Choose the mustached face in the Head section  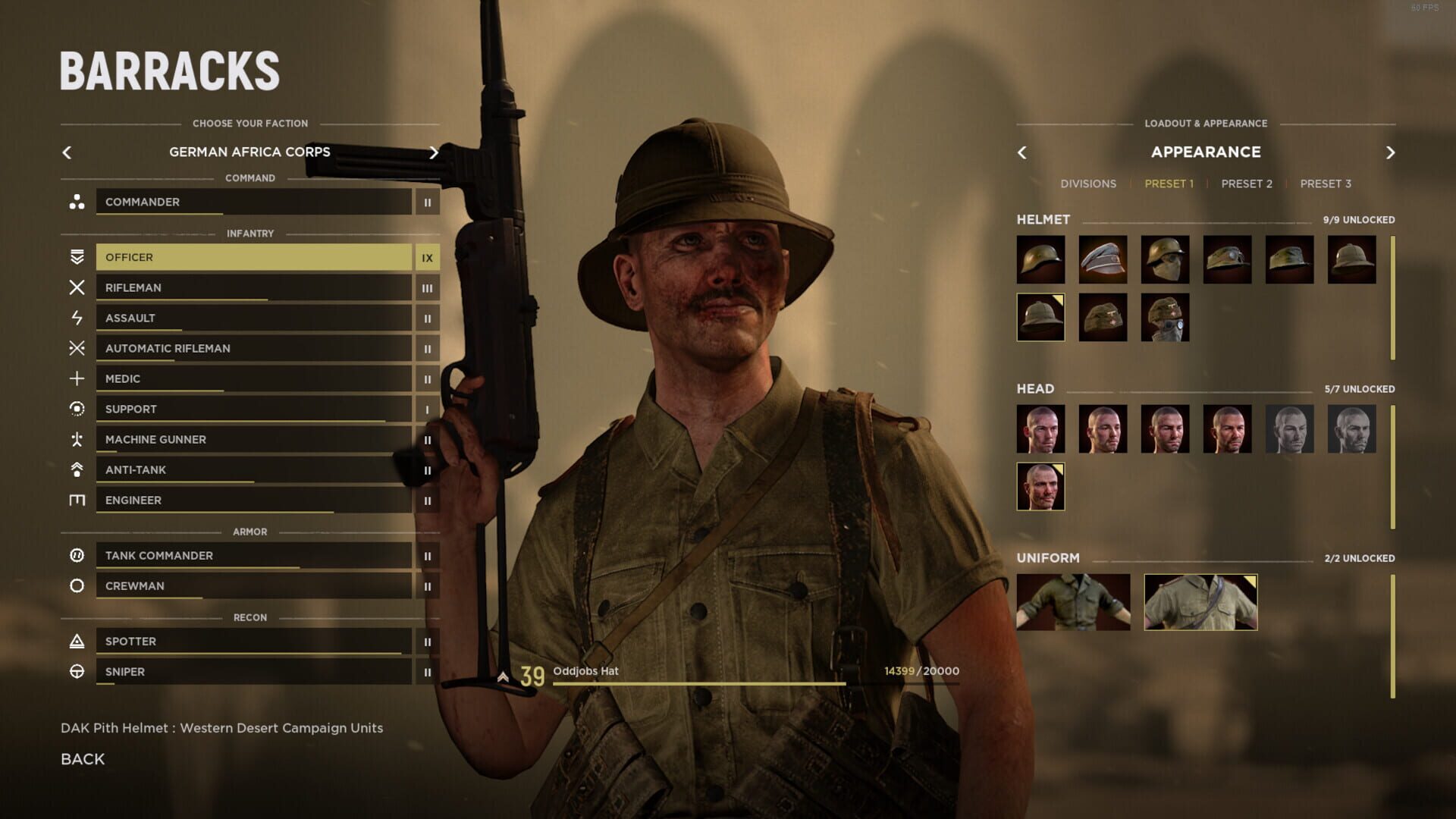click(1040, 486)
